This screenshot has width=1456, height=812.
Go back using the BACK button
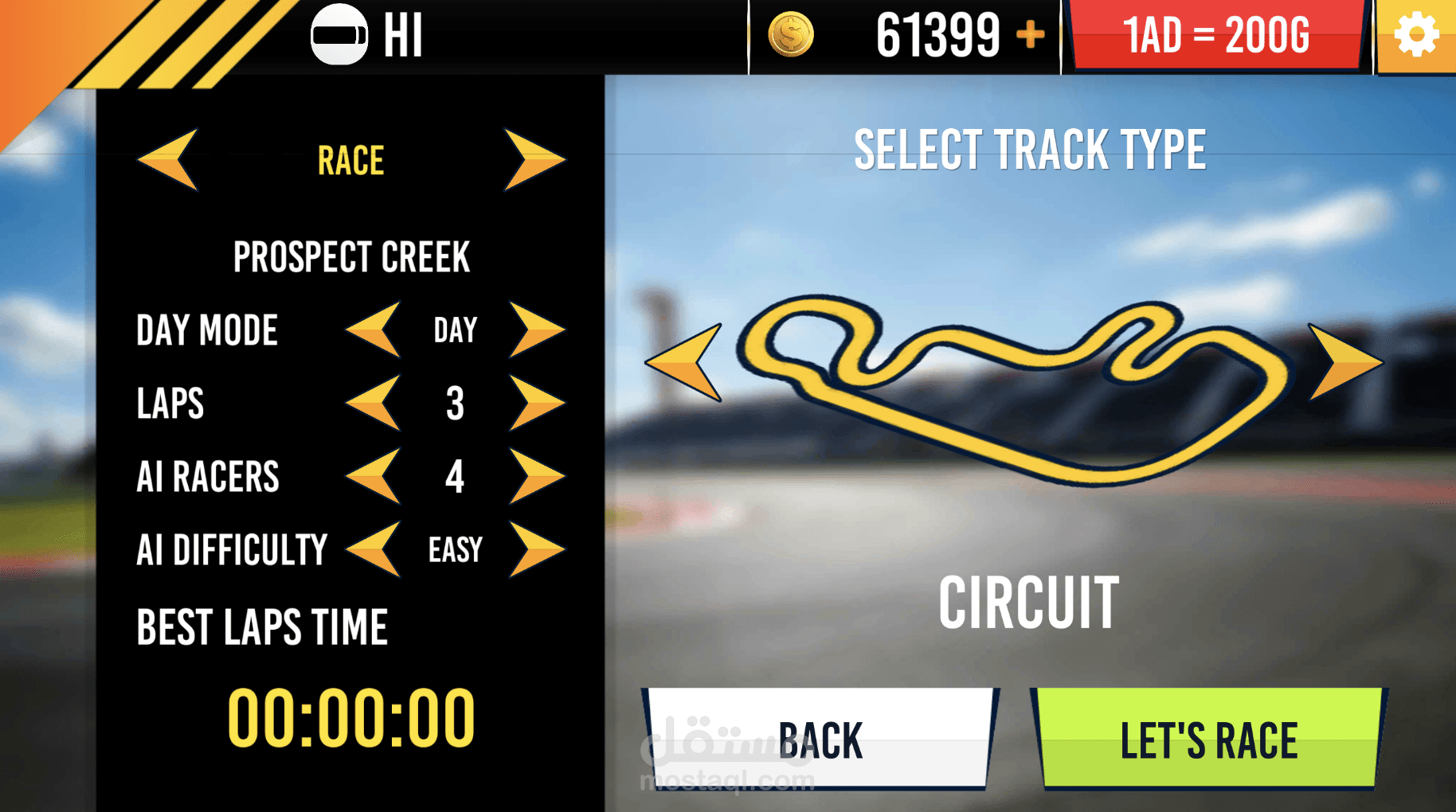[x=820, y=739]
